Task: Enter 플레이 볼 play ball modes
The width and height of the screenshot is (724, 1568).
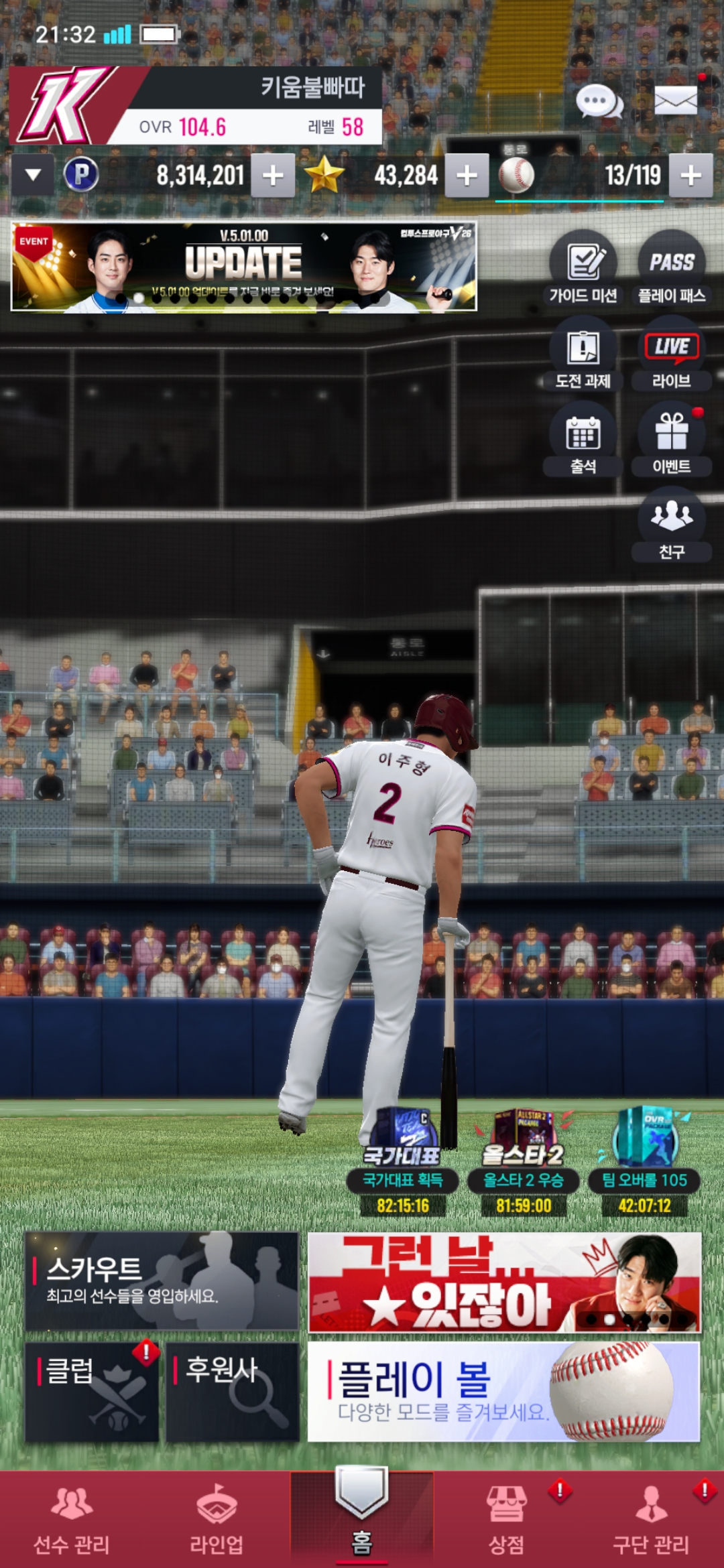Action: [503, 1391]
